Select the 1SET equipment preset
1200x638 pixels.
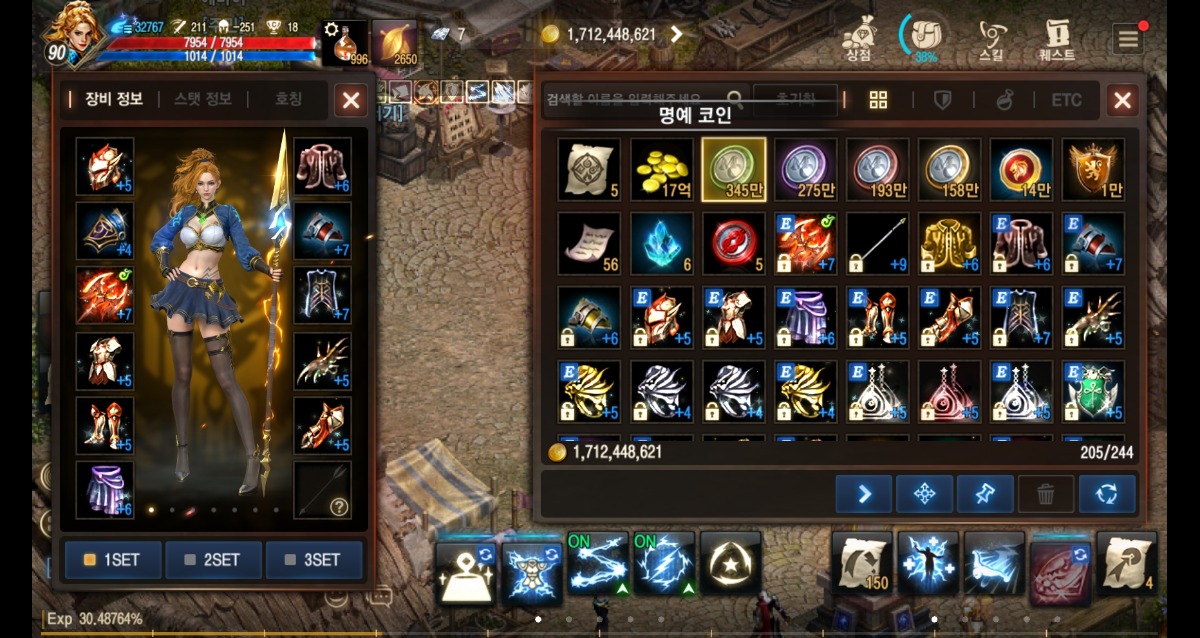click(113, 560)
